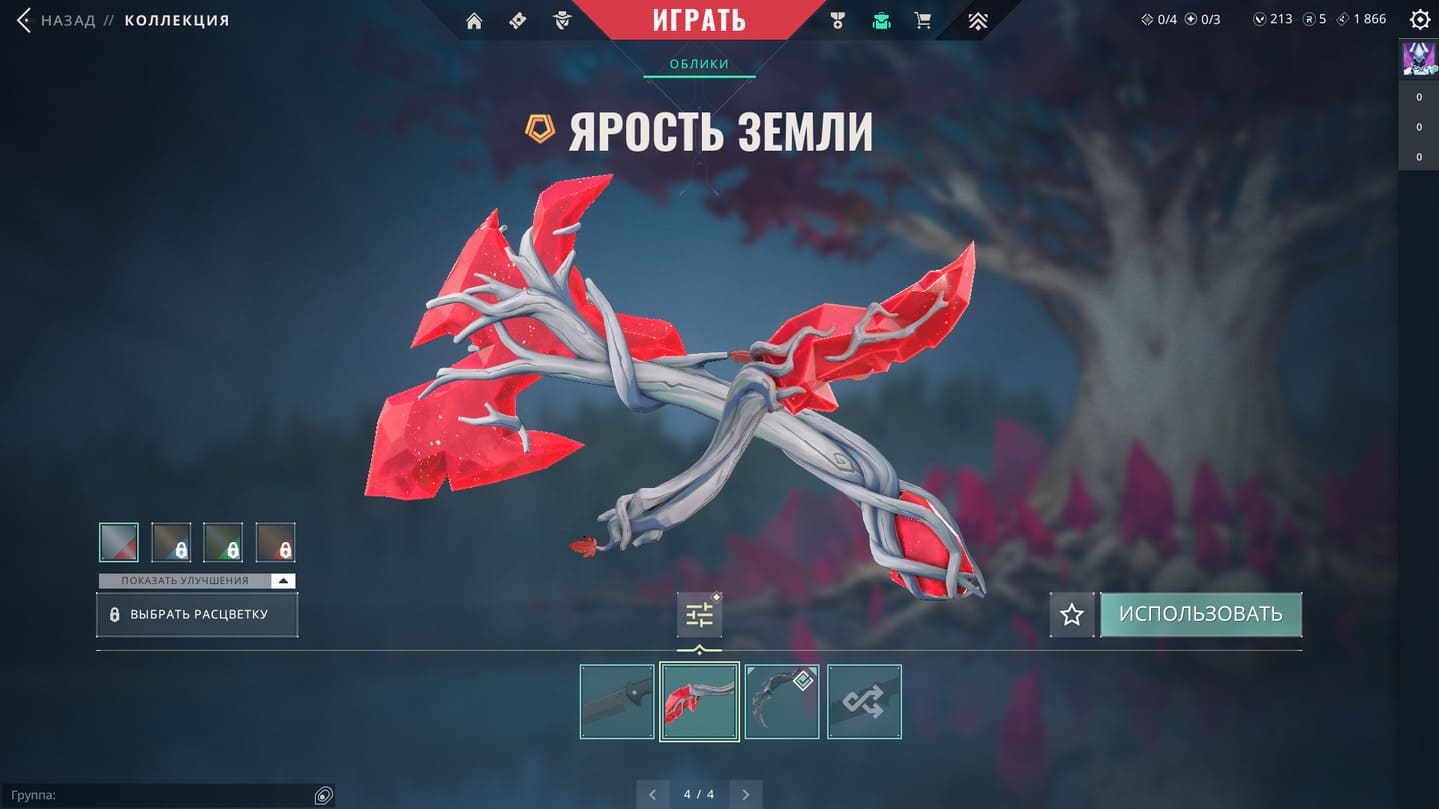Viewport: 1439px width, 809px height.
Task: Click Выбрать расцветку button
Action: point(197,614)
